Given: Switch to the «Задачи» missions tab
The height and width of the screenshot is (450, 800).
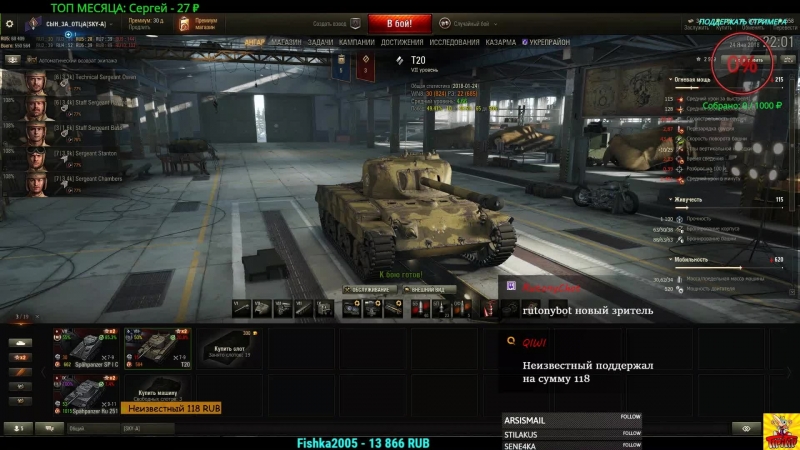Looking at the screenshot, I should pos(320,43).
